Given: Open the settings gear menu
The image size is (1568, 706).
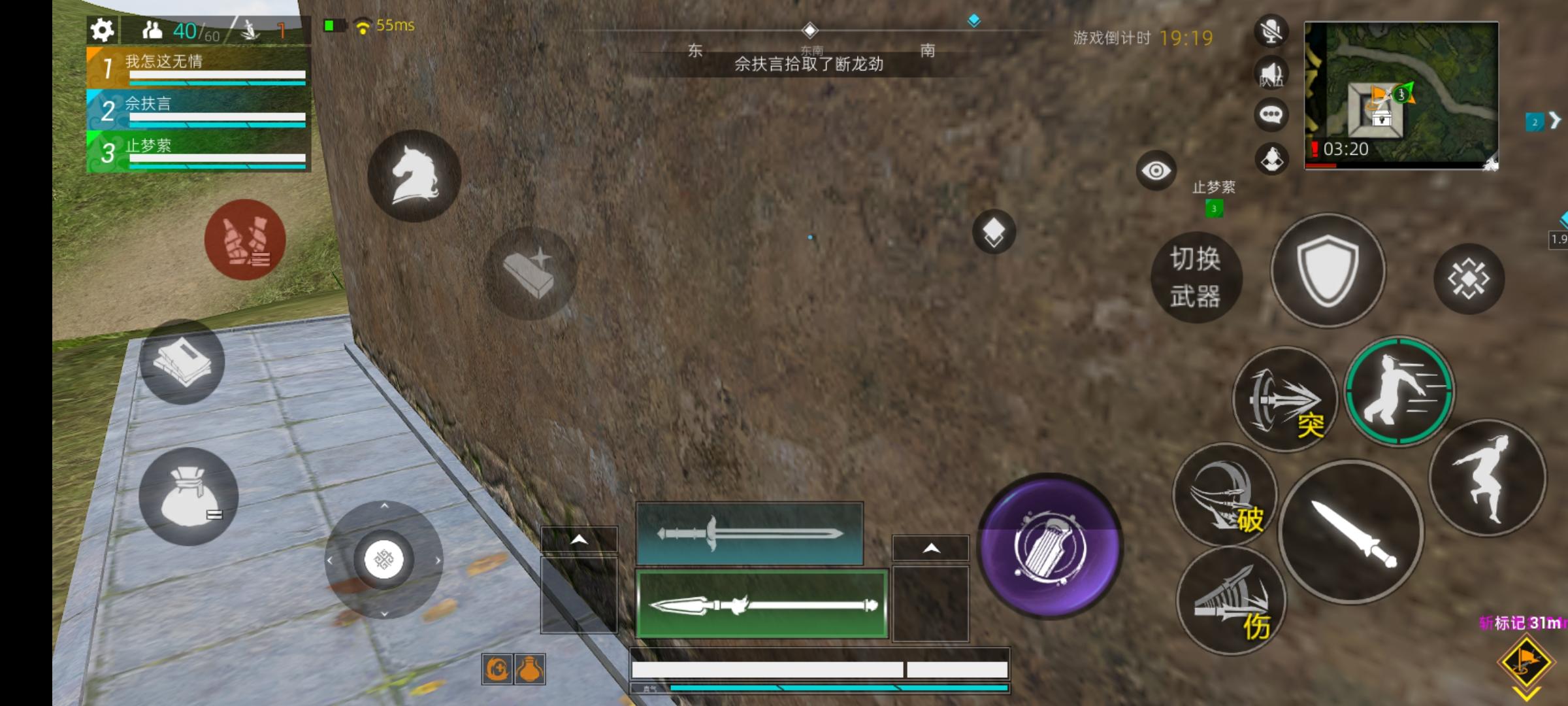Looking at the screenshot, I should [103, 30].
